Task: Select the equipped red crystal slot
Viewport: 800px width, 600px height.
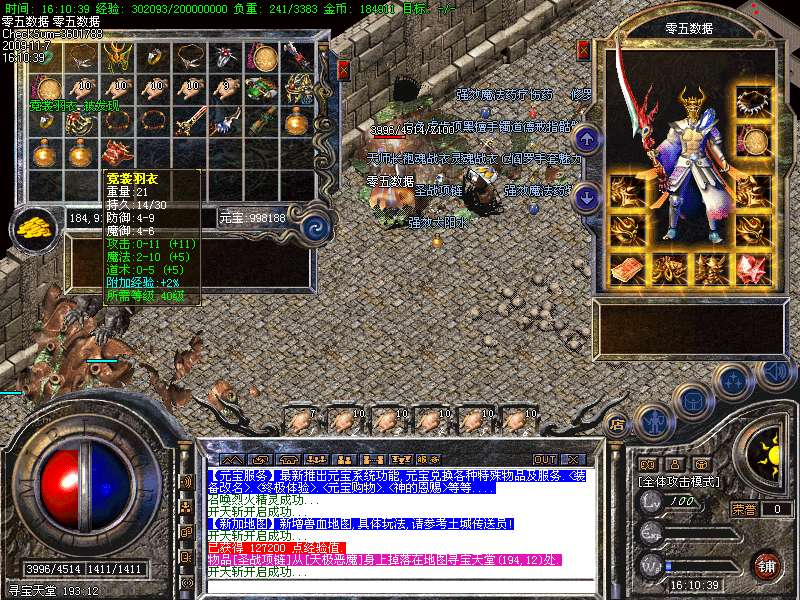Action: [x=752, y=270]
